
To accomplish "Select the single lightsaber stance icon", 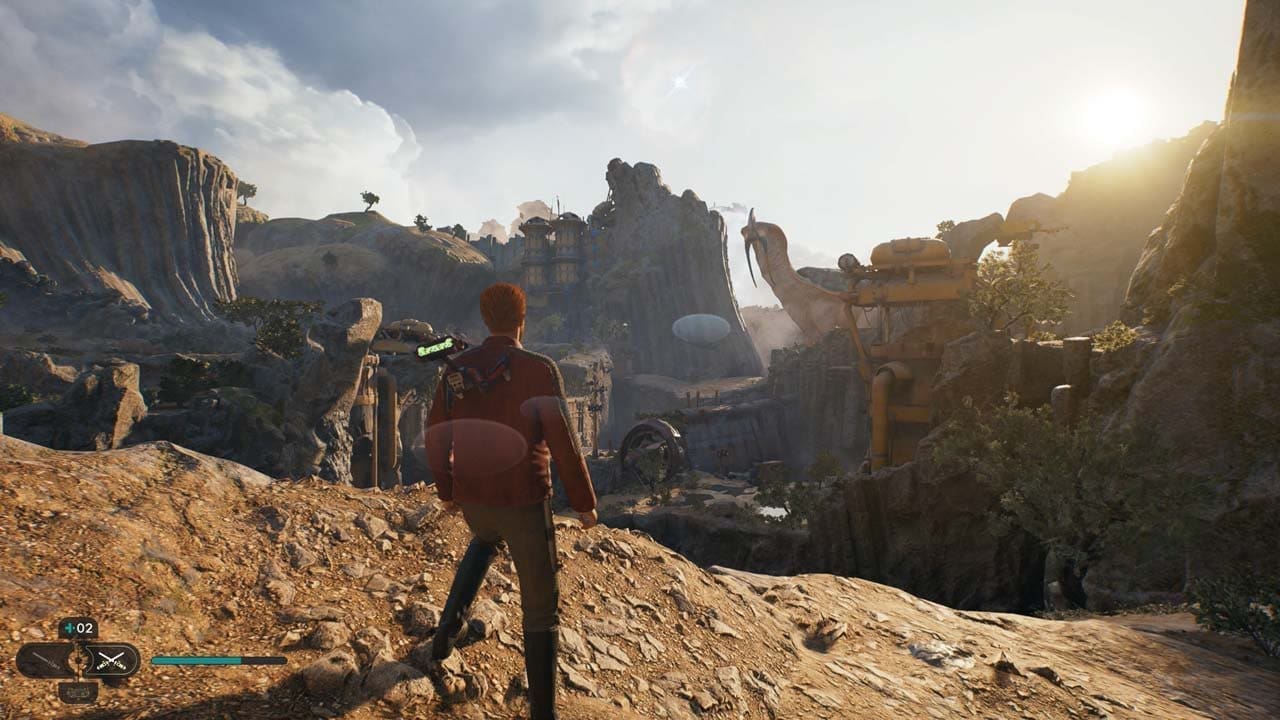I will 45,660.
